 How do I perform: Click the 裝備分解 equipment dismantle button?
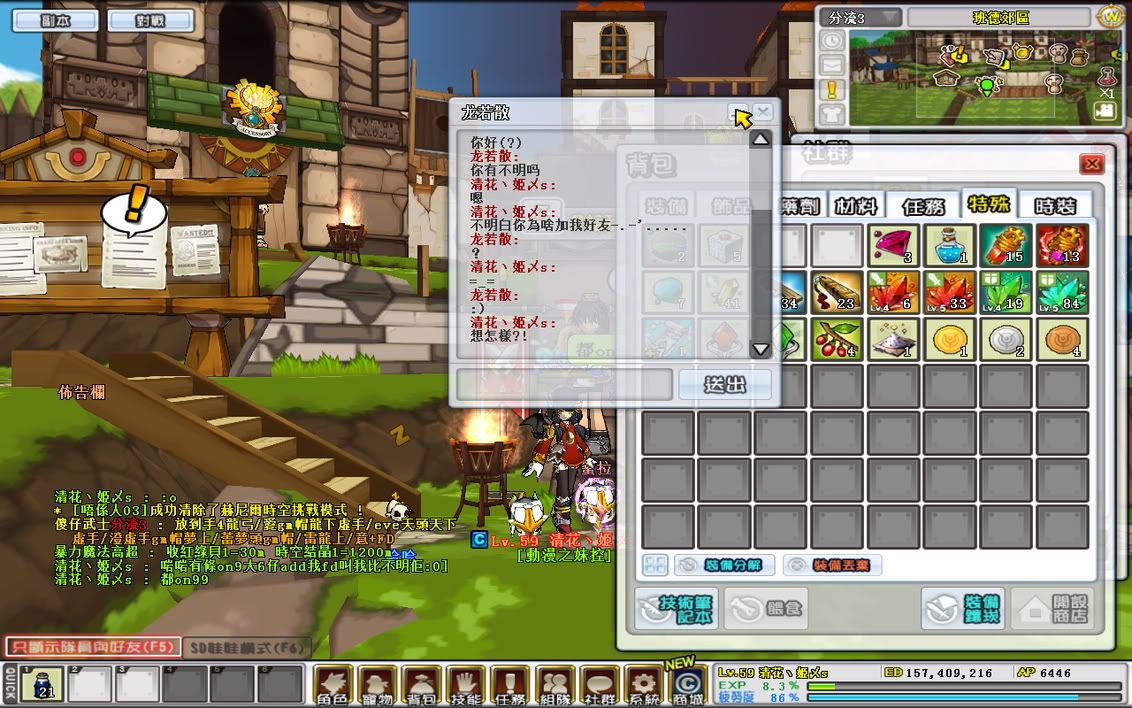tap(724, 565)
